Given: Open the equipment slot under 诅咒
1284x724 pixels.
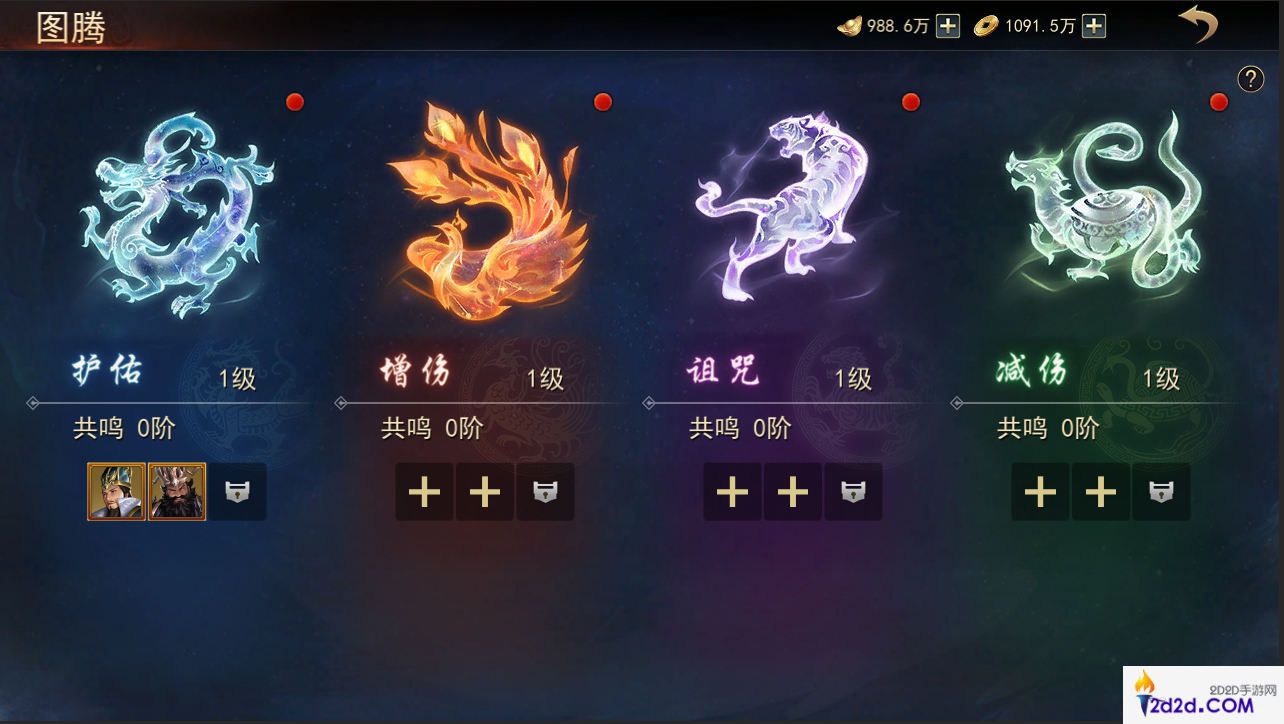Looking at the screenshot, I should click(853, 492).
